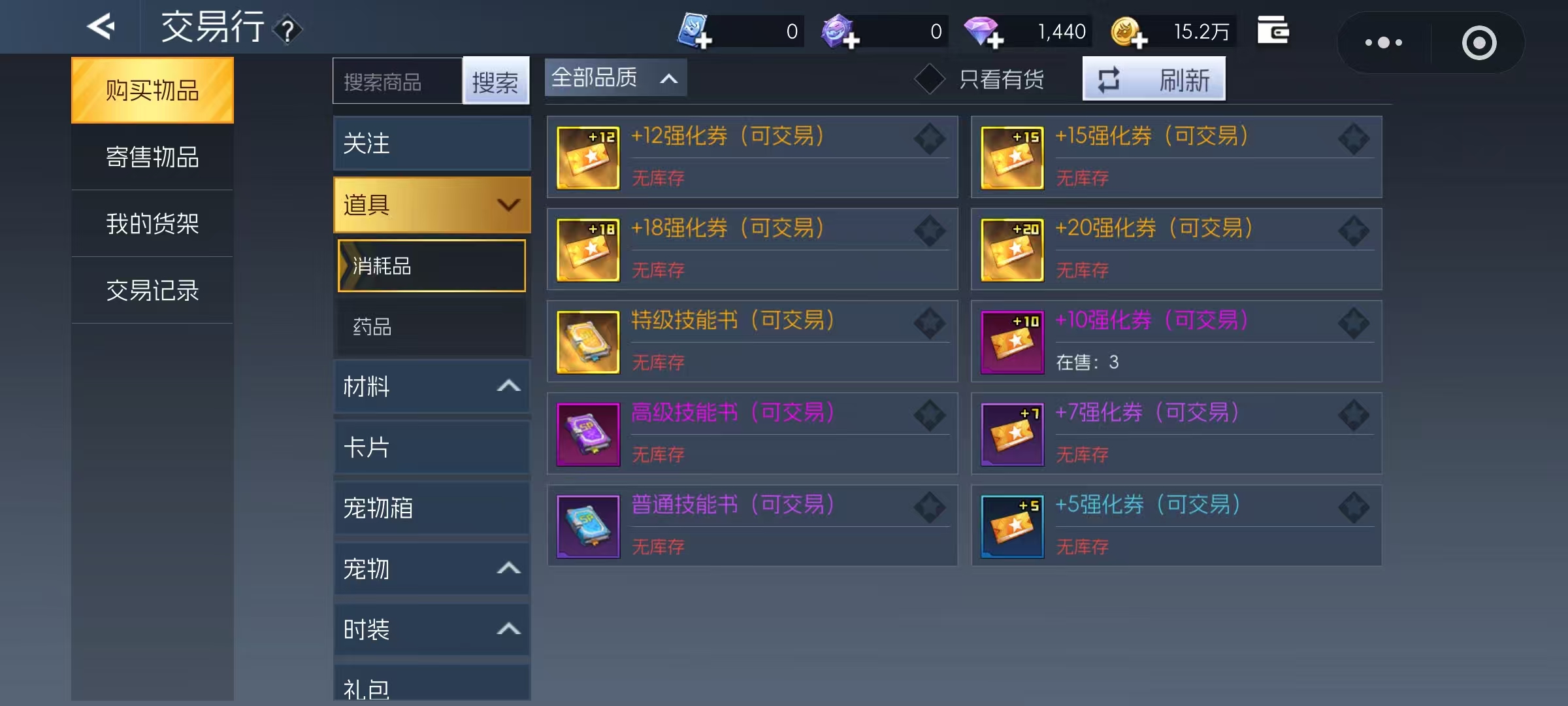Favorite the +10强化券 listing
This screenshot has width=1568, height=706.
pyautogui.click(x=1354, y=324)
